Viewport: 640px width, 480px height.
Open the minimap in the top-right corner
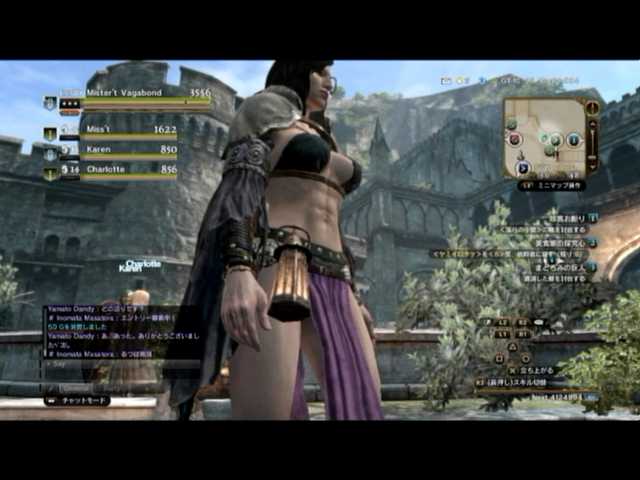pyautogui.click(x=543, y=138)
